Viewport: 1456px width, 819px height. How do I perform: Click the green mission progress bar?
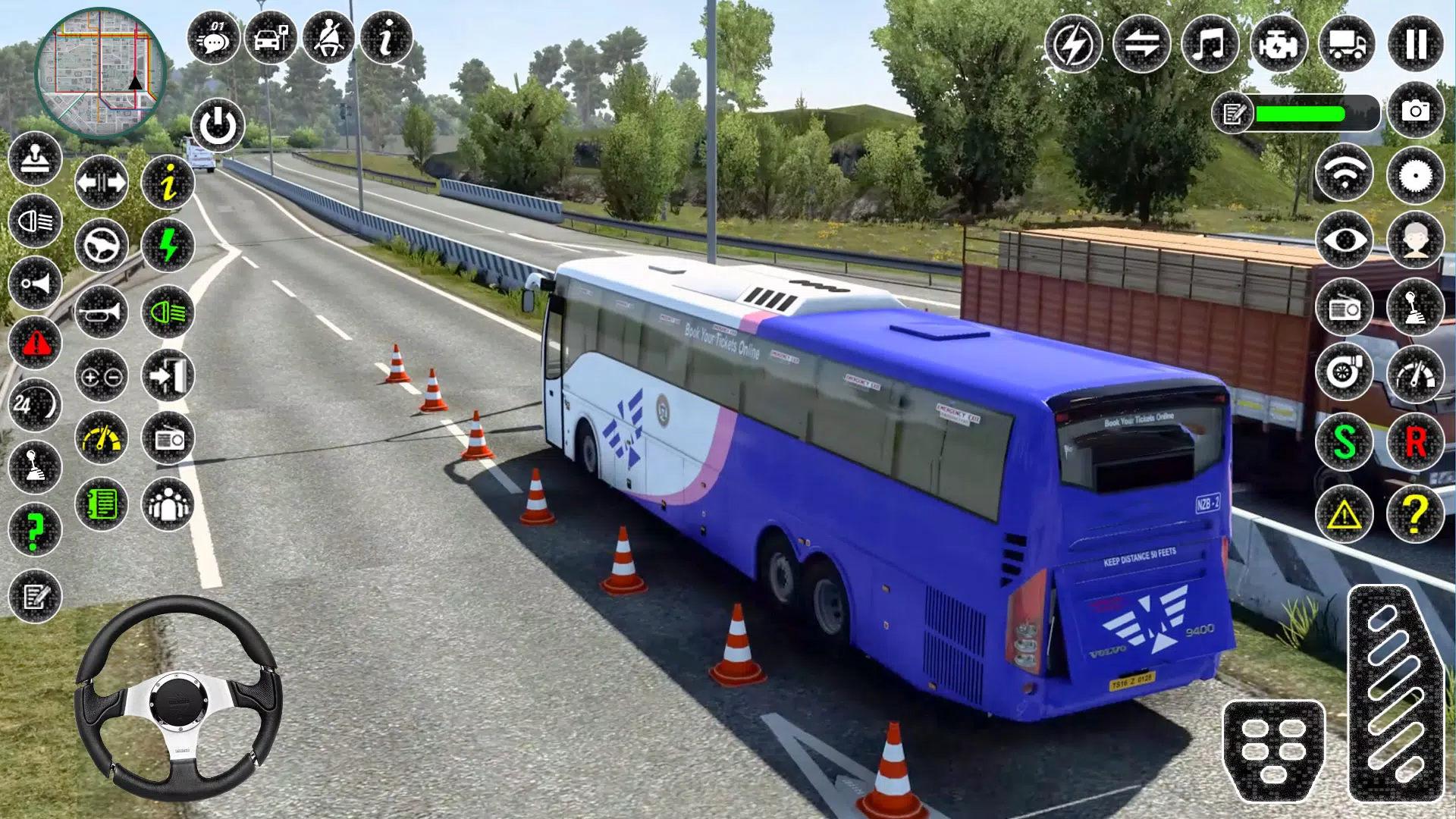tap(1301, 115)
